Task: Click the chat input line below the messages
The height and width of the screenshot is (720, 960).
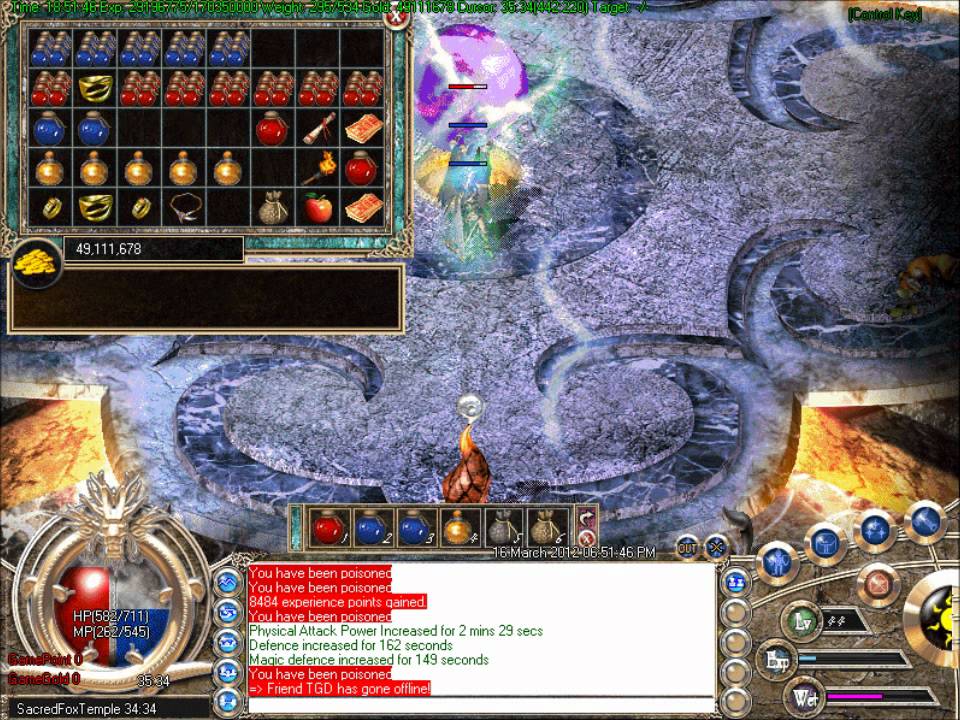Action: (x=480, y=705)
